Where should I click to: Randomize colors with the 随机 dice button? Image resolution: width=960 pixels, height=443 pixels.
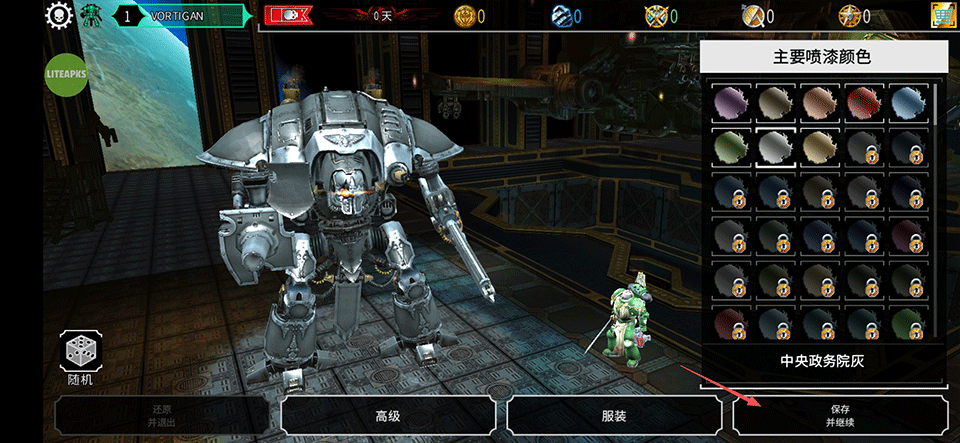click(x=79, y=353)
